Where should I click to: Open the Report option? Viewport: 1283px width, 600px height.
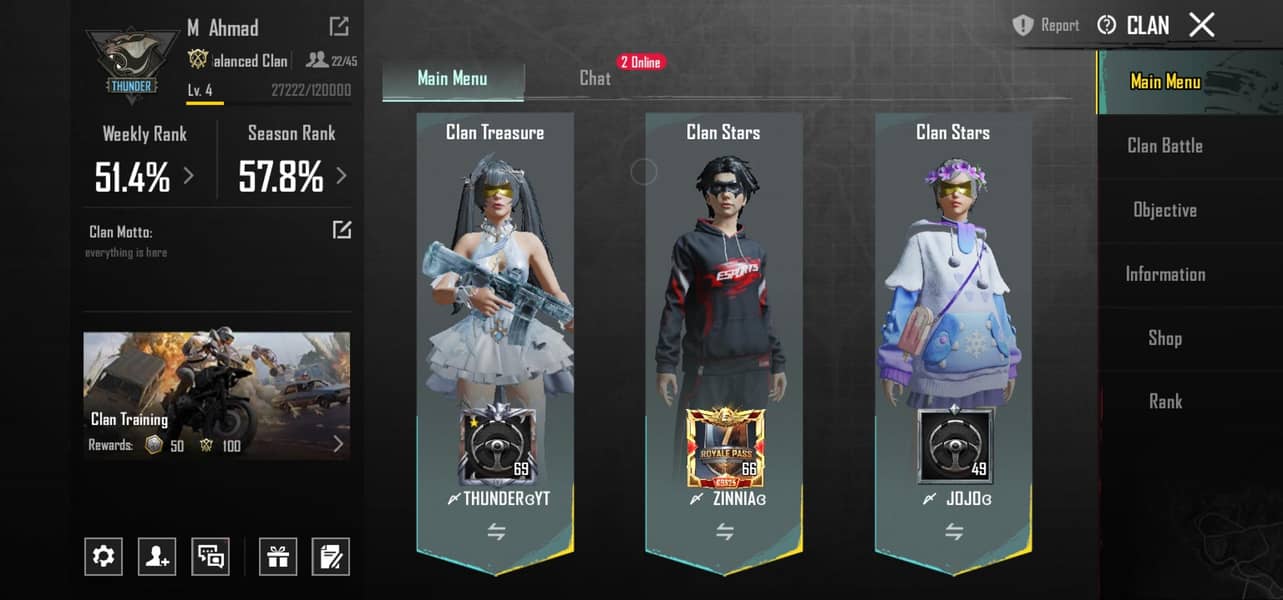click(1046, 26)
